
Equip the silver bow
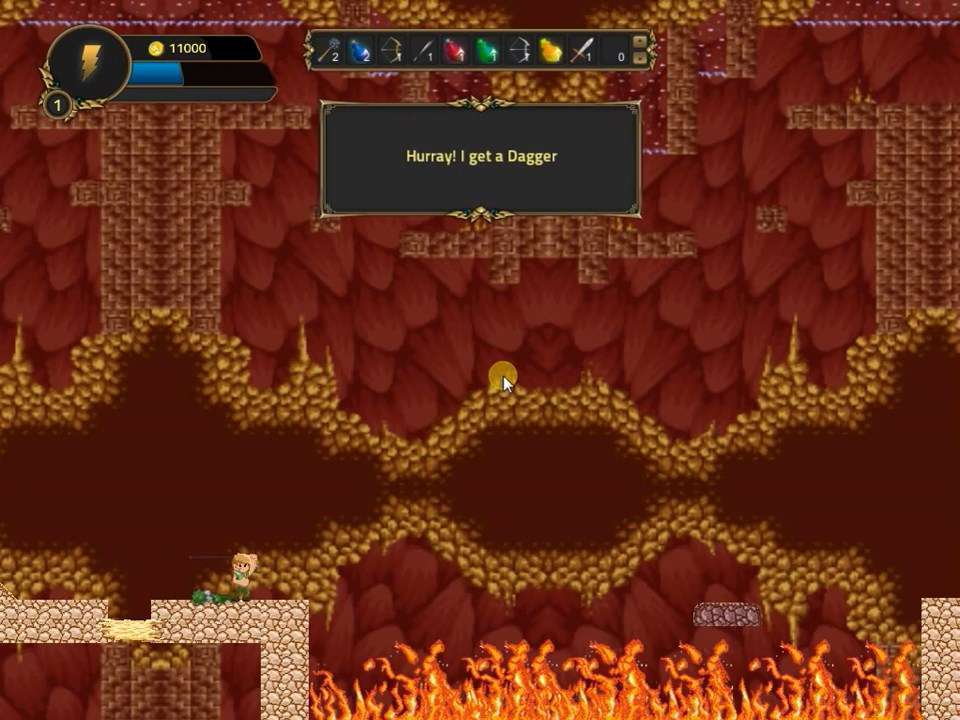coord(519,50)
